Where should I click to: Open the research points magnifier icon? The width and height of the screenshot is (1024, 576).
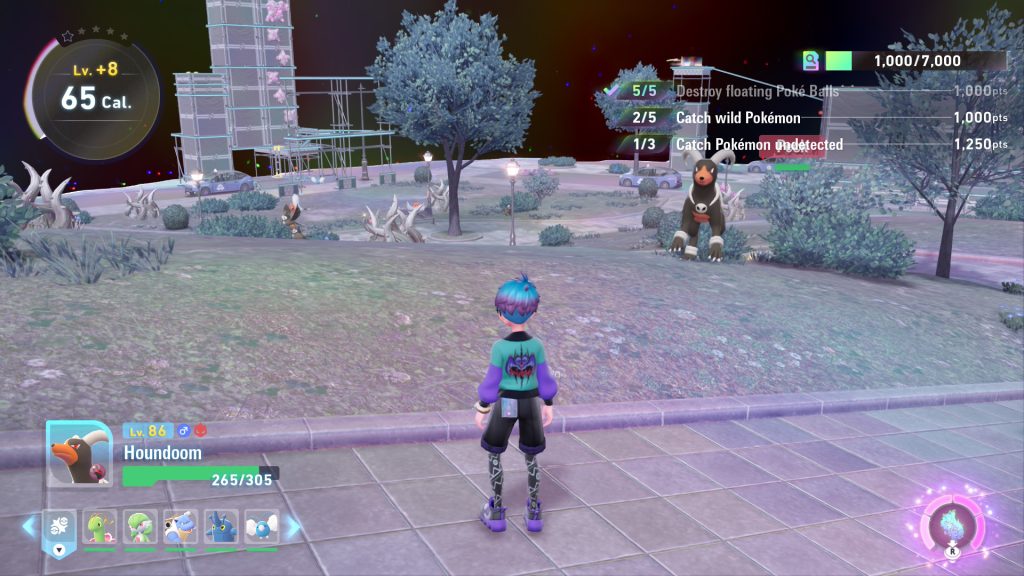point(810,61)
